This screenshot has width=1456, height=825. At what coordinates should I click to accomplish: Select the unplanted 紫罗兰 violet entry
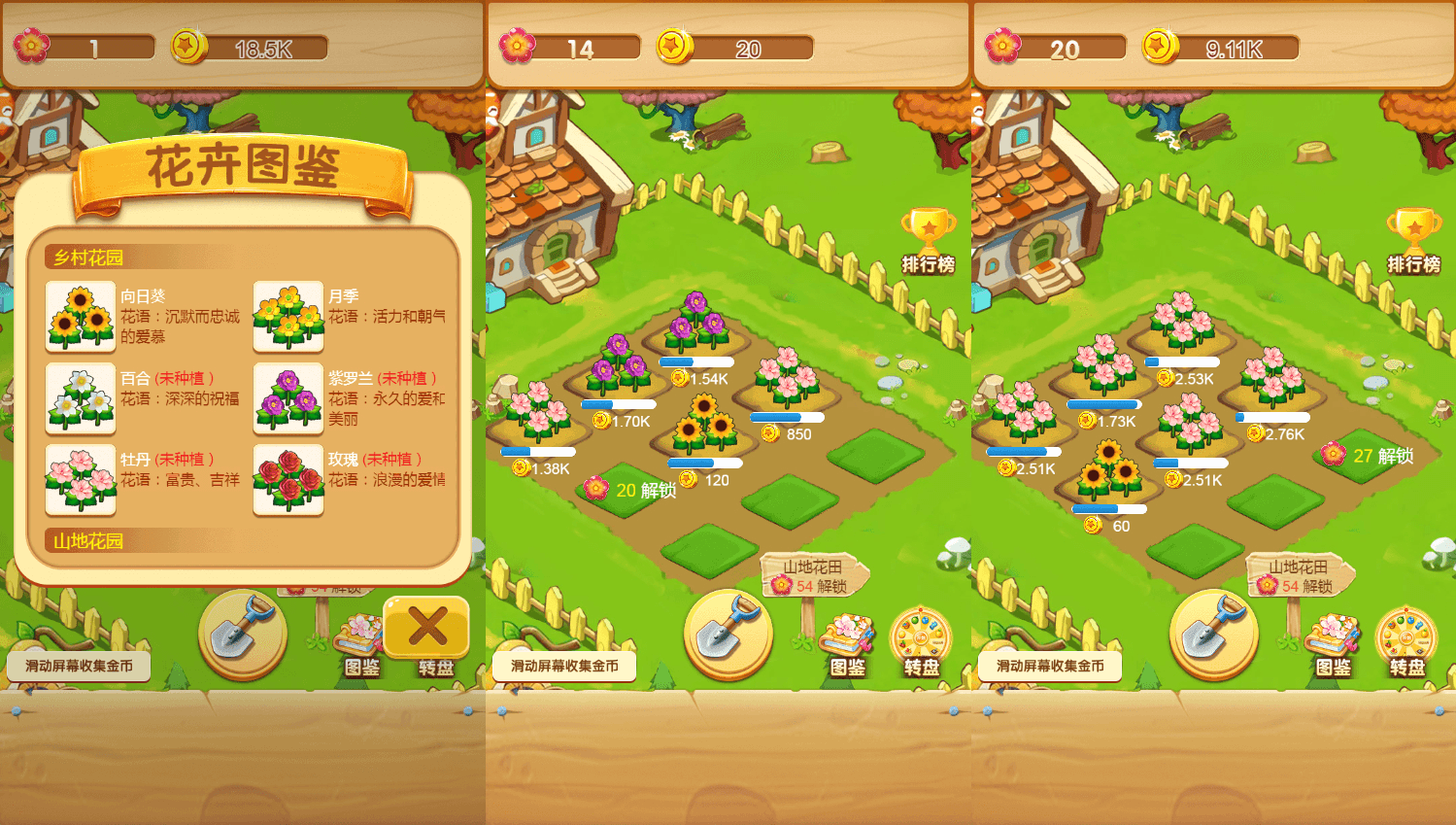click(x=288, y=399)
